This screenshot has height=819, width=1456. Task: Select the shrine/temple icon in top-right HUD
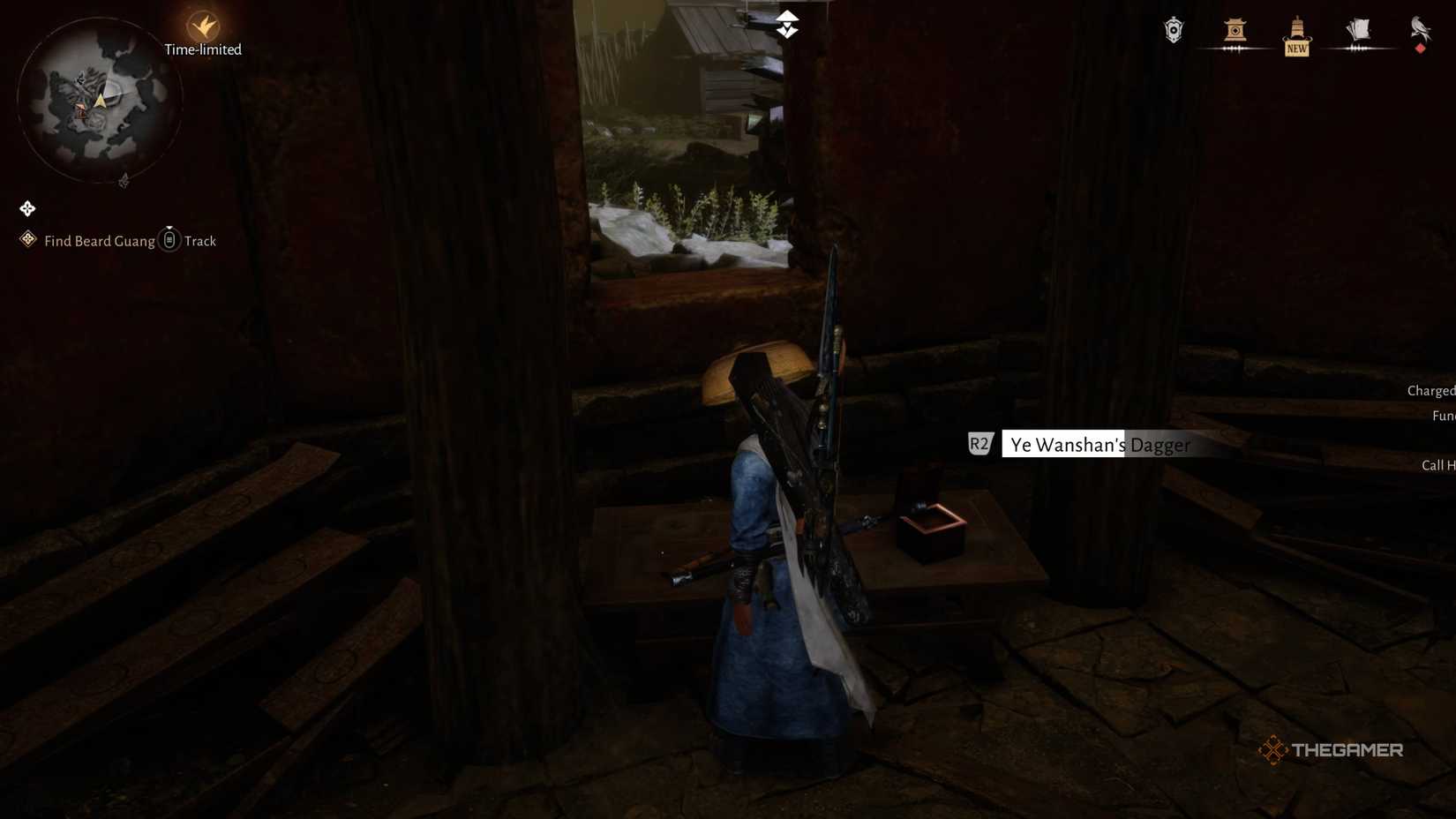pyautogui.click(x=1235, y=27)
